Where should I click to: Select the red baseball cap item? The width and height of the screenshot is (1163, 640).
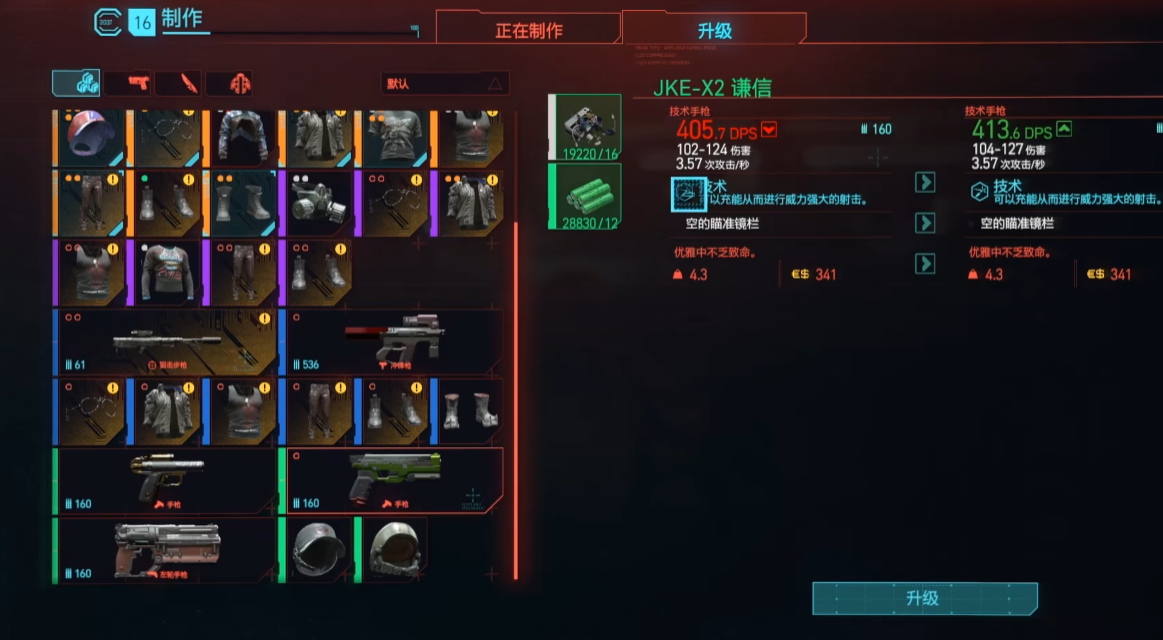tap(91, 136)
